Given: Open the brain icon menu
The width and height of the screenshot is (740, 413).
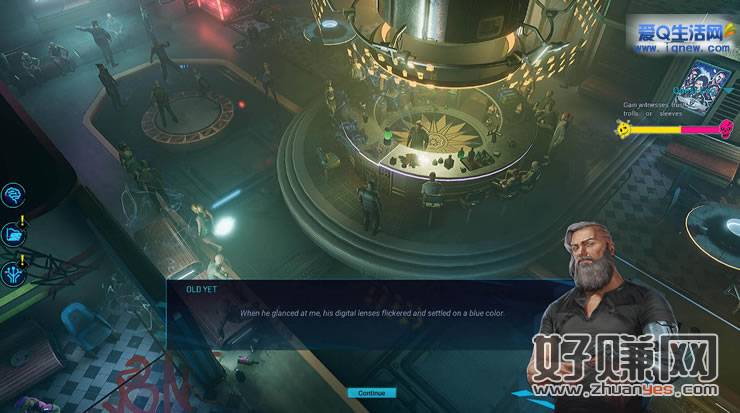Looking at the screenshot, I should [15, 194].
